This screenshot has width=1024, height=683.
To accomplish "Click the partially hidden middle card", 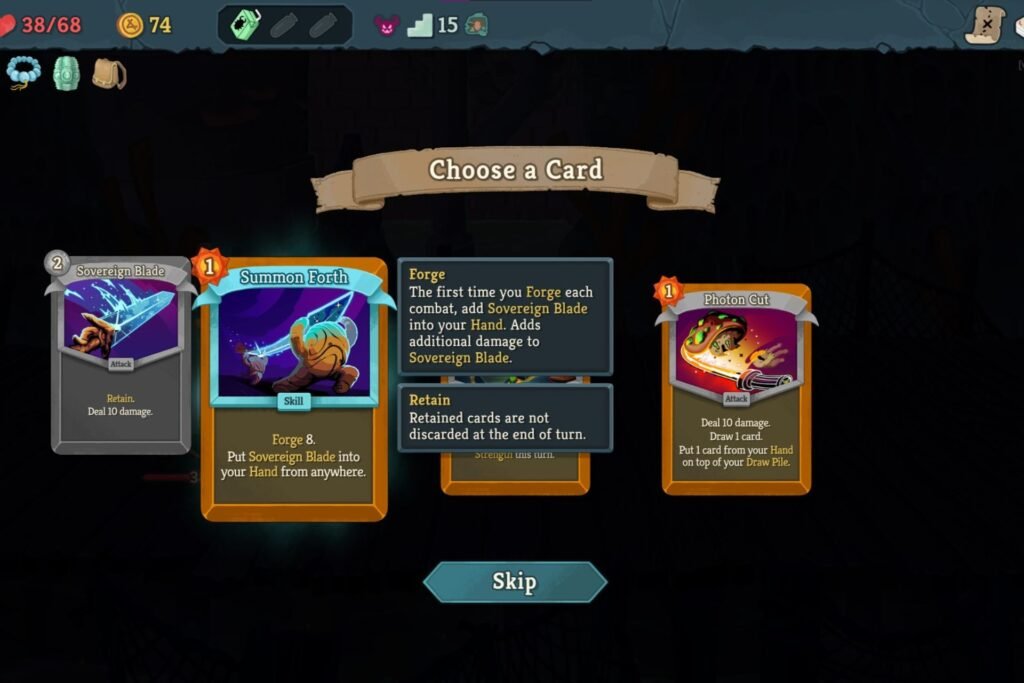I will click(x=515, y=470).
